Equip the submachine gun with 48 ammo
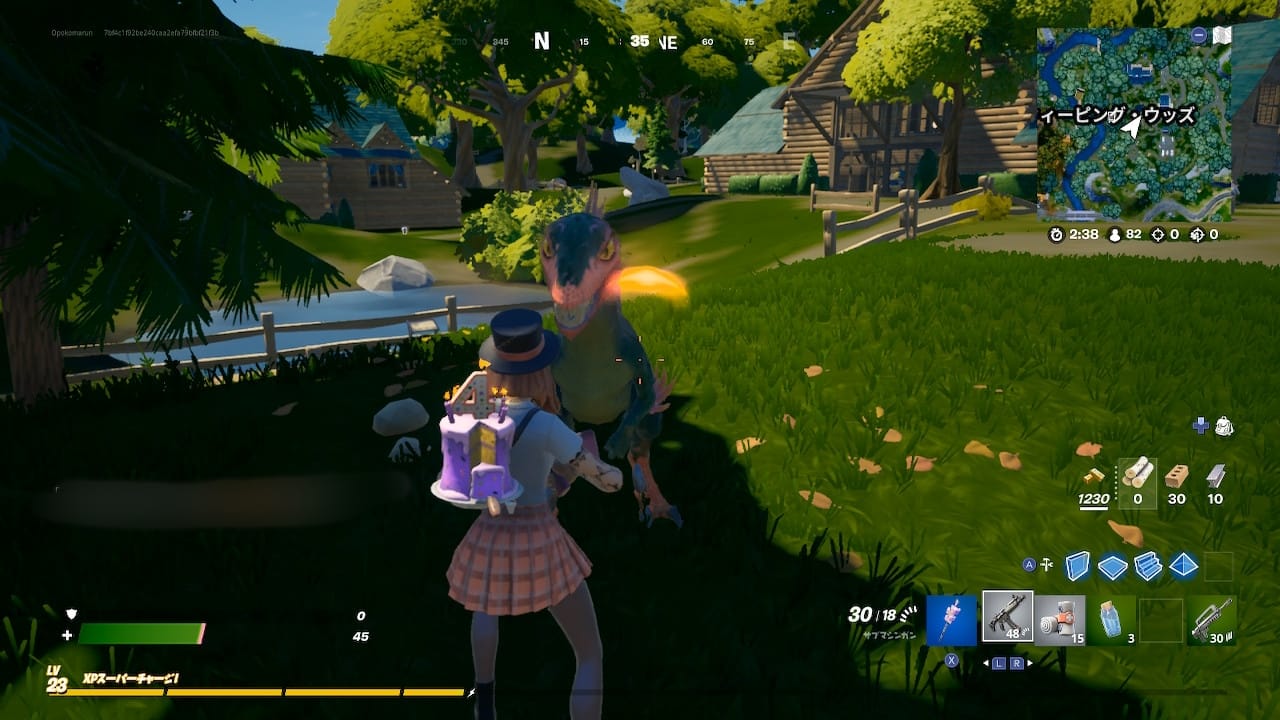Image resolution: width=1280 pixels, height=720 pixels. tap(1007, 617)
